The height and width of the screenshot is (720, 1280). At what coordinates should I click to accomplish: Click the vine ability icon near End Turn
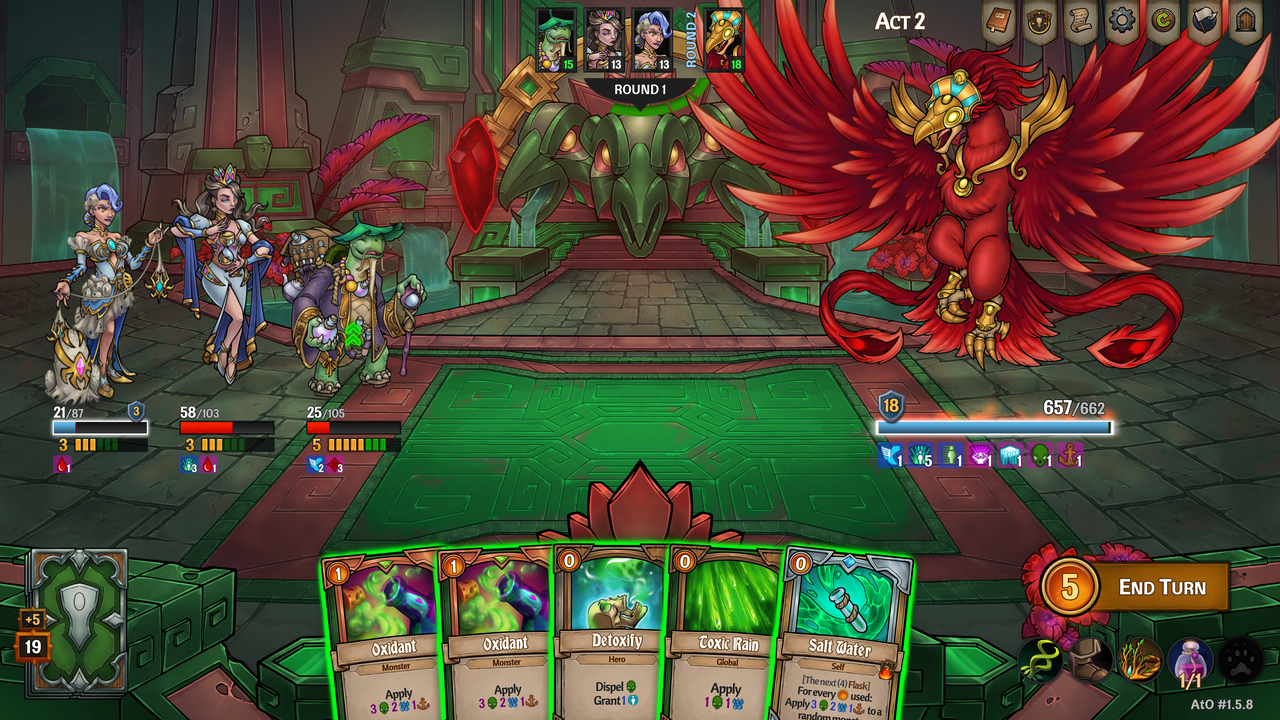click(1040, 660)
